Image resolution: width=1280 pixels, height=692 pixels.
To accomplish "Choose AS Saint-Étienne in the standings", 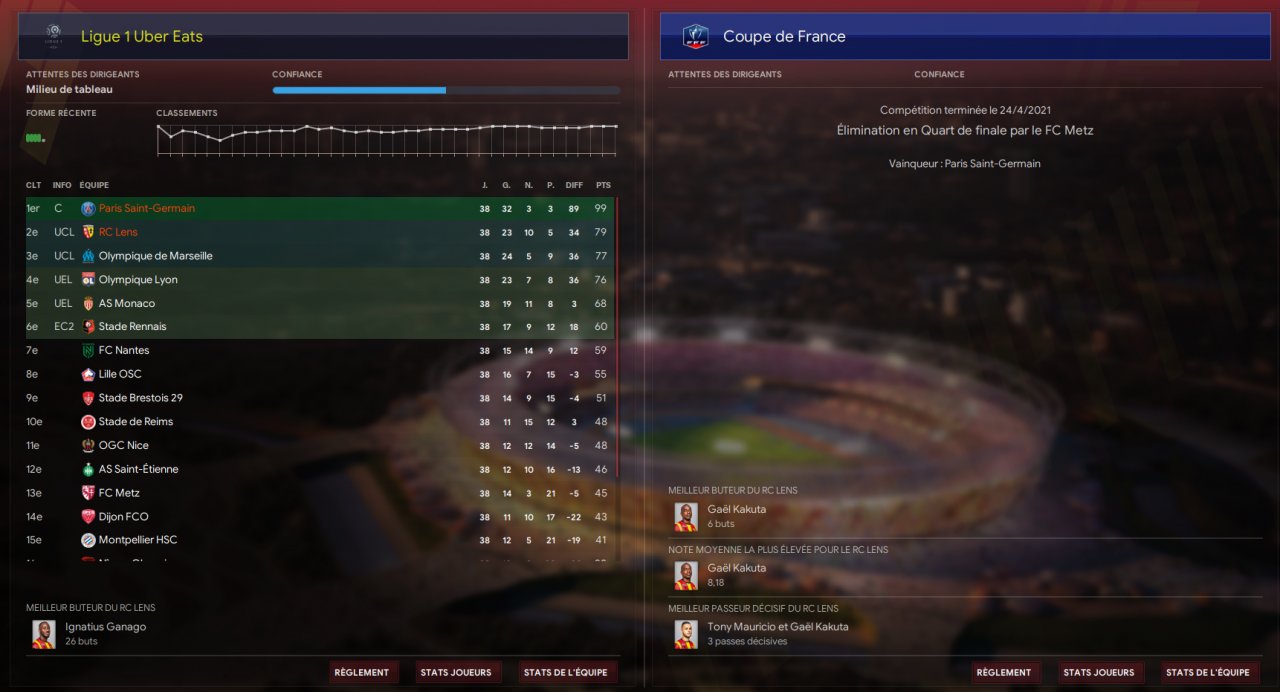I will tap(138, 469).
